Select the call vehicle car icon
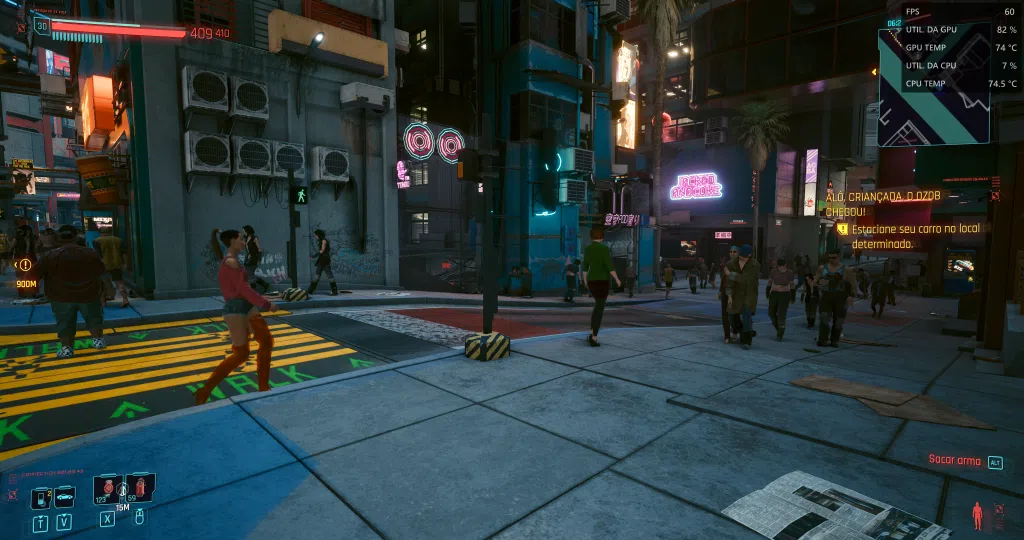Image resolution: width=1024 pixels, height=540 pixels. [x=64, y=497]
